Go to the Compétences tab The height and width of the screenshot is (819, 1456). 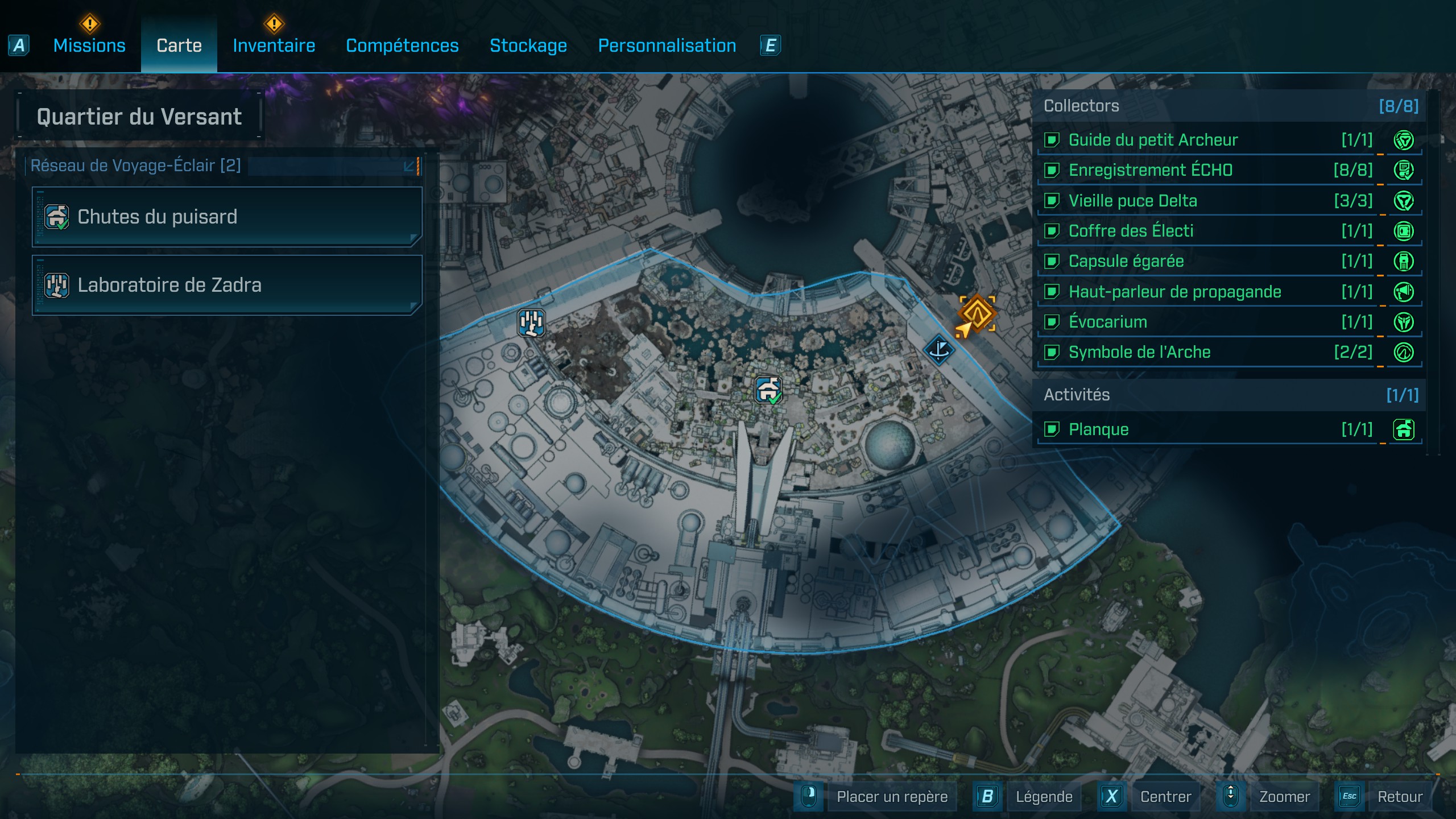[402, 45]
